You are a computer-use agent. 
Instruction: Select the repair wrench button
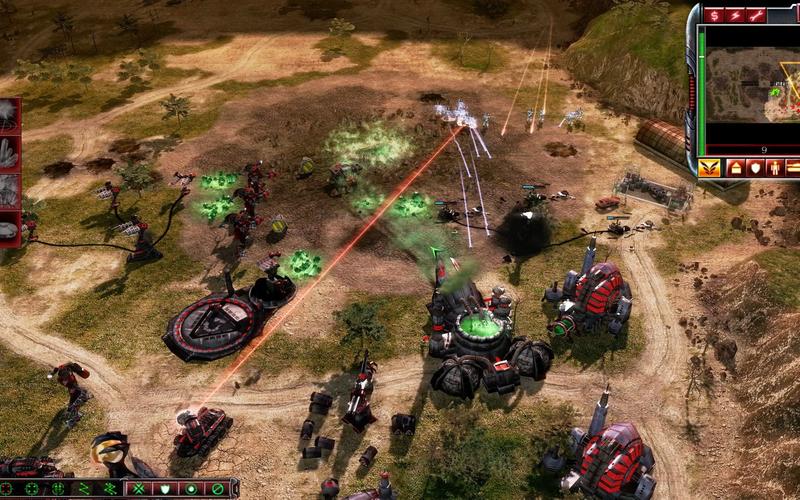click(x=757, y=14)
